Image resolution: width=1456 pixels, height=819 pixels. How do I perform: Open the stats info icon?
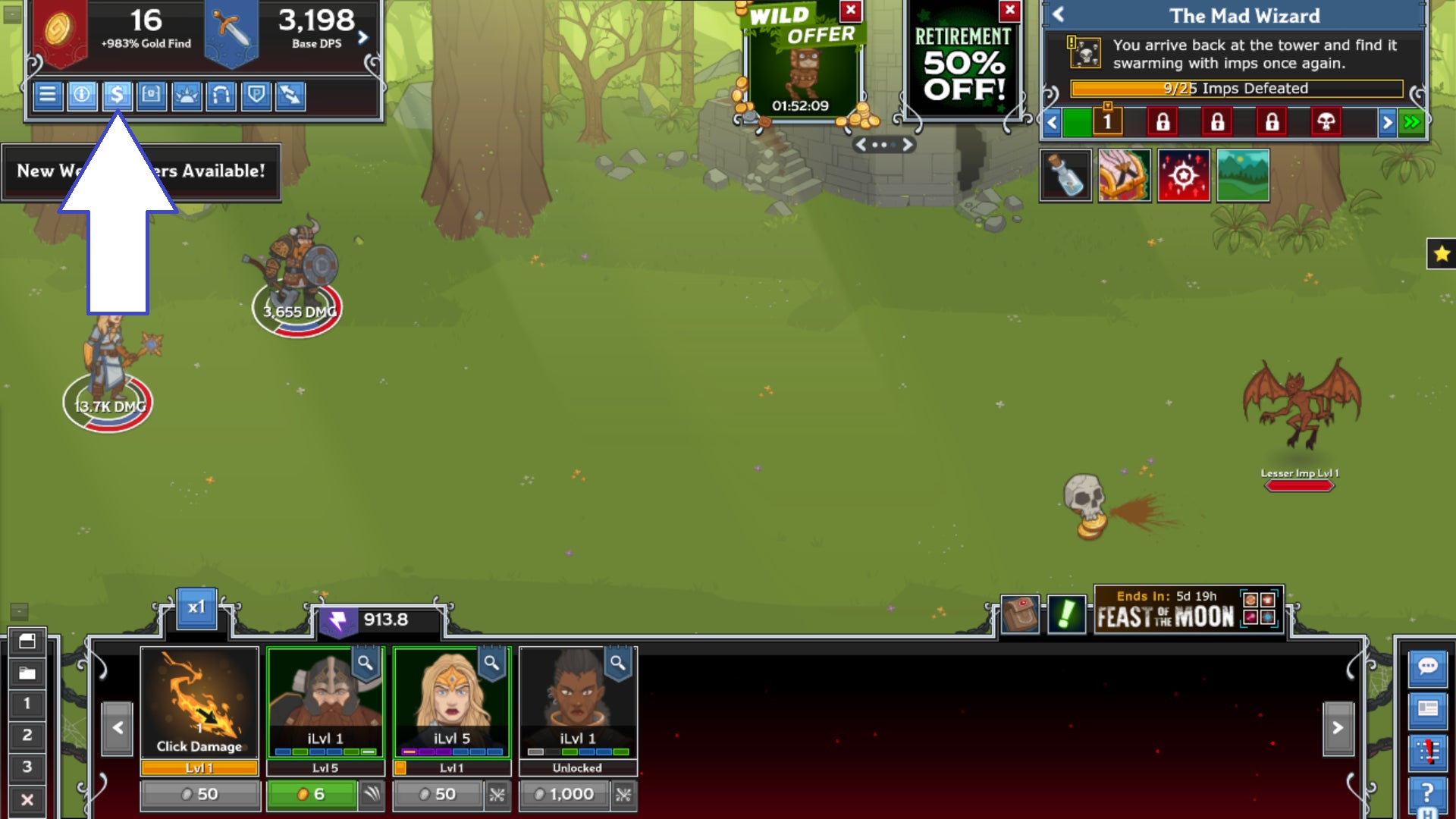[83, 96]
